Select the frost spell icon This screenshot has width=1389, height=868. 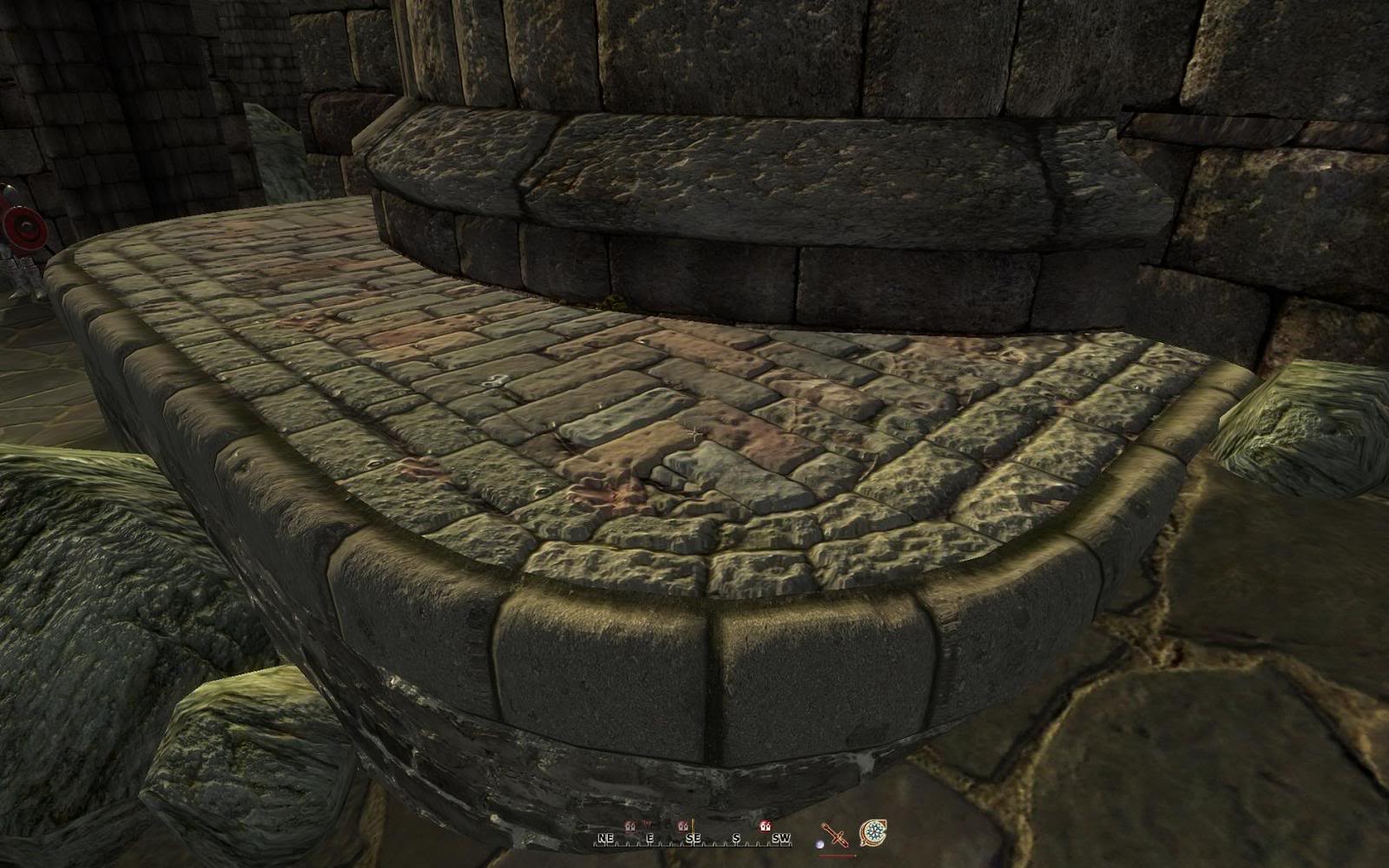(x=872, y=833)
